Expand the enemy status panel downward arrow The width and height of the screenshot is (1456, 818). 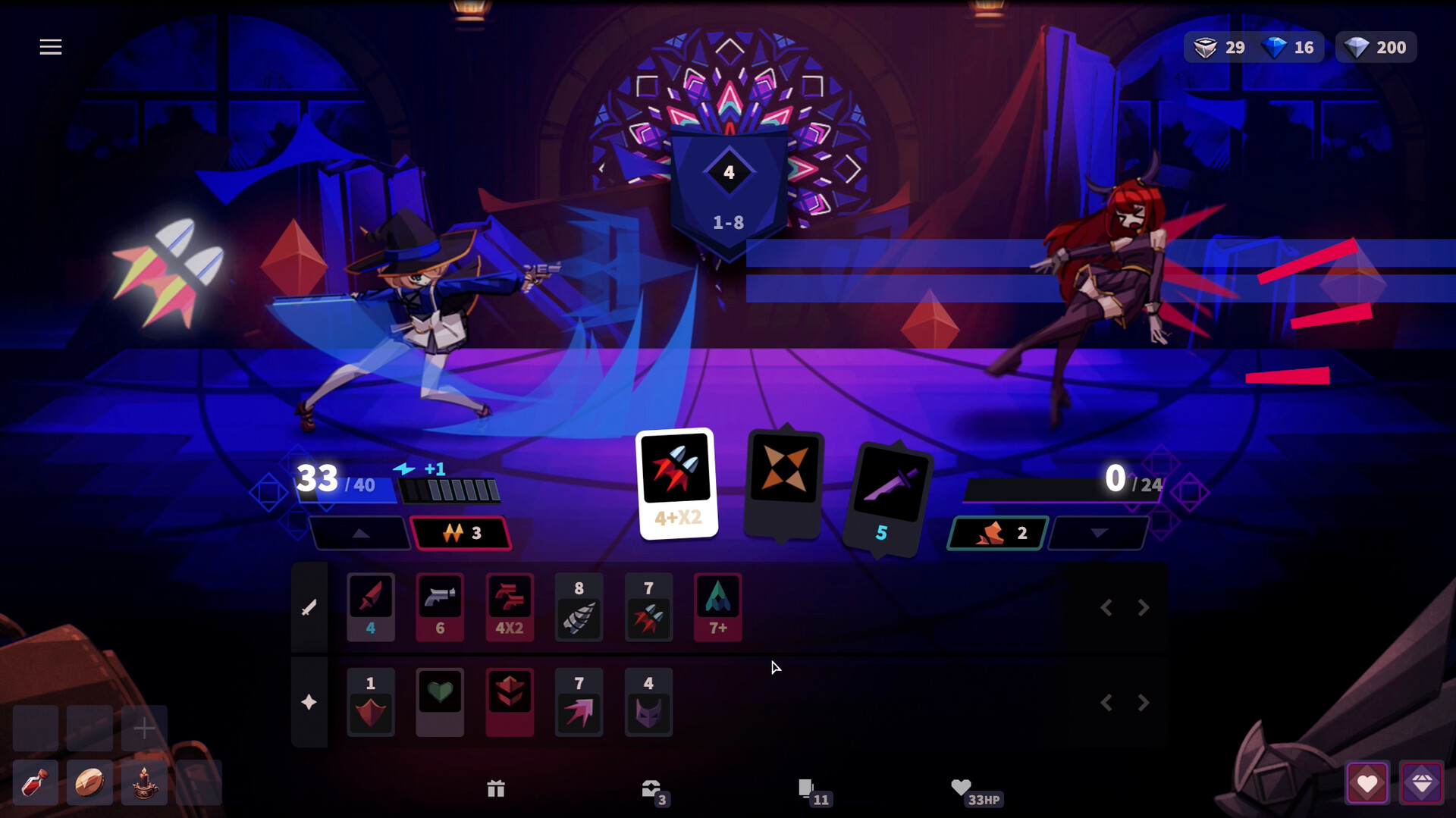(x=1098, y=533)
